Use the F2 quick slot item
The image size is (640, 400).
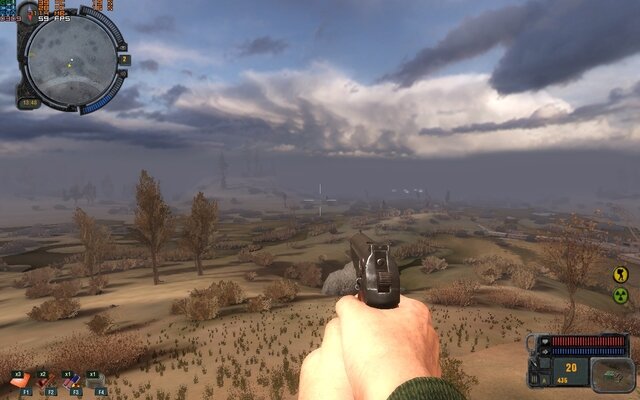pyautogui.click(x=46, y=381)
